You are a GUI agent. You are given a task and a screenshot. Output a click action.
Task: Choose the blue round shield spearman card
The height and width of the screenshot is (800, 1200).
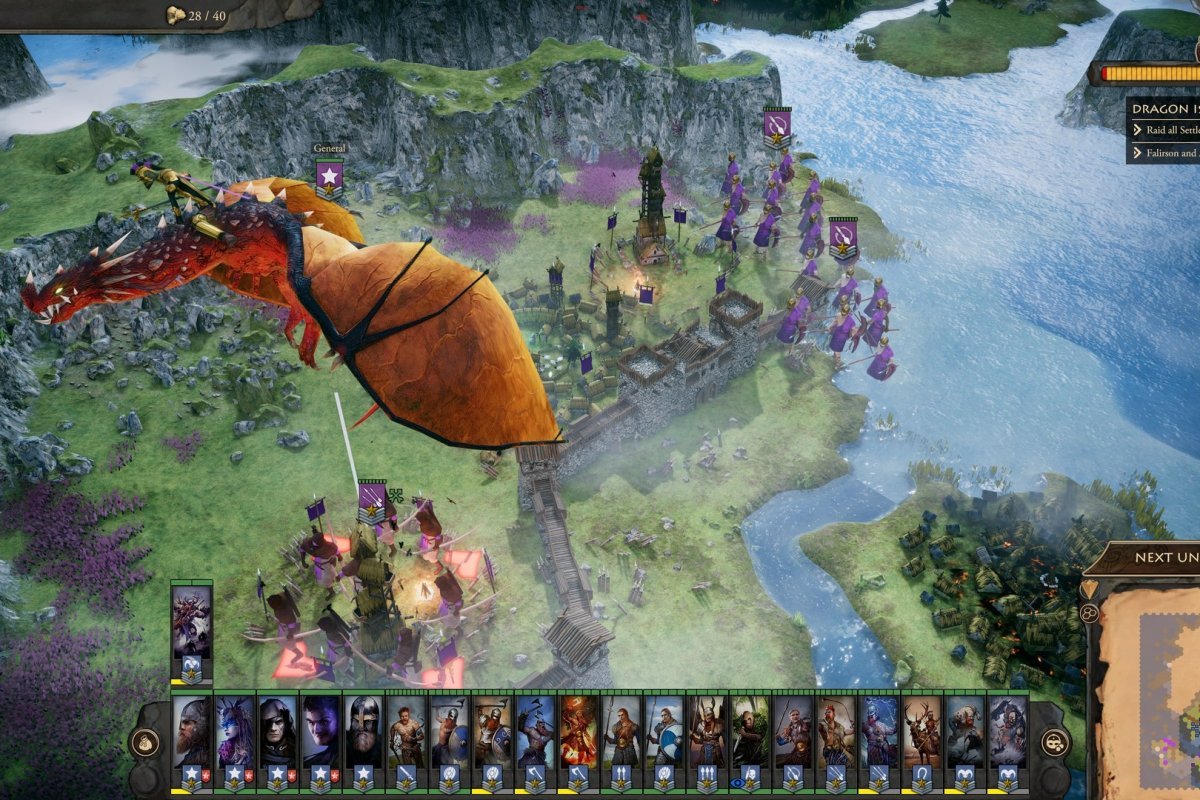pyautogui.click(x=664, y=738)
